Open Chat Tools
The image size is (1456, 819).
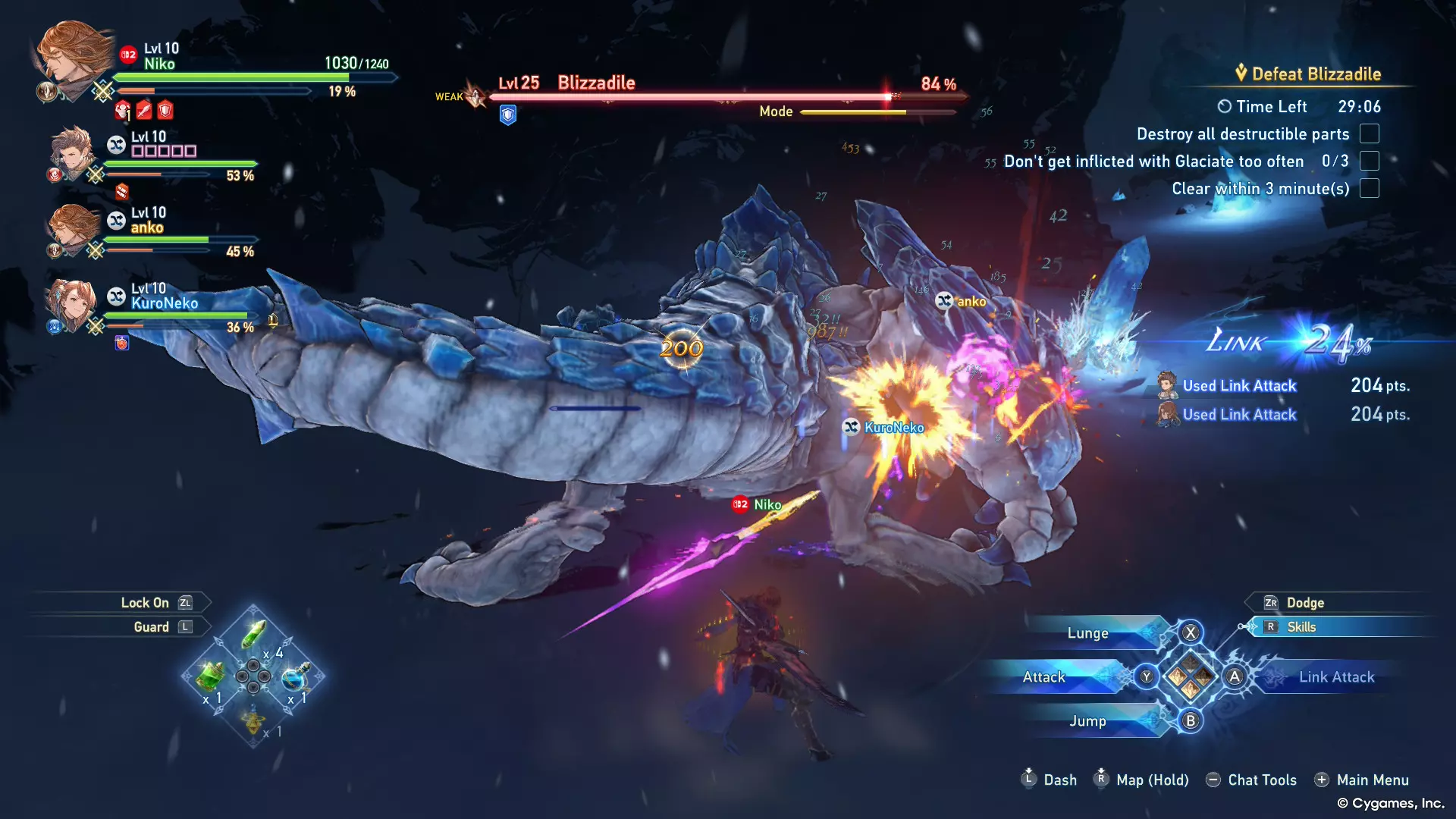pyautogui.click(x=1261, y=780)
